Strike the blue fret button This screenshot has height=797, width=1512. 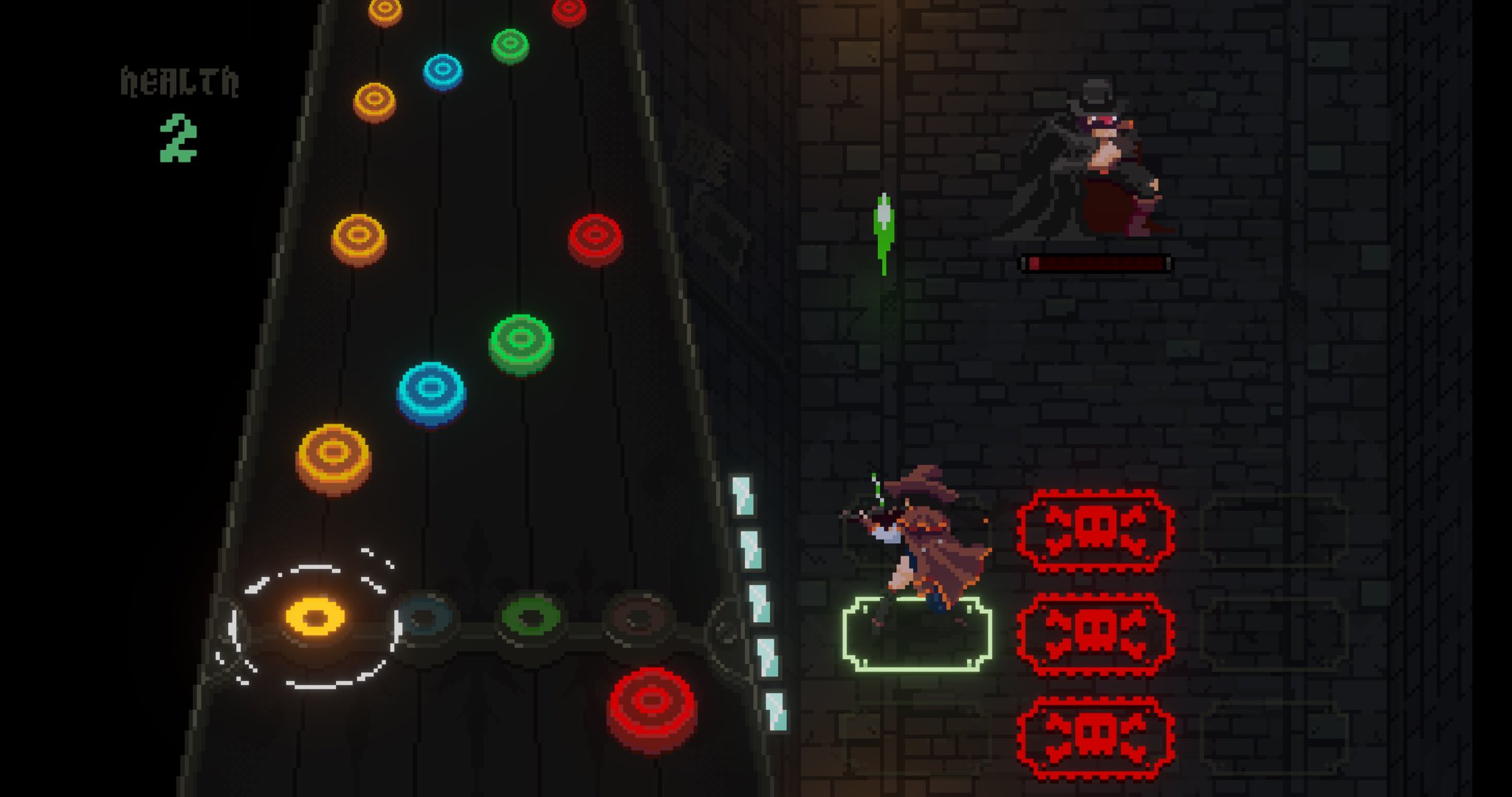tap(424, 618)
